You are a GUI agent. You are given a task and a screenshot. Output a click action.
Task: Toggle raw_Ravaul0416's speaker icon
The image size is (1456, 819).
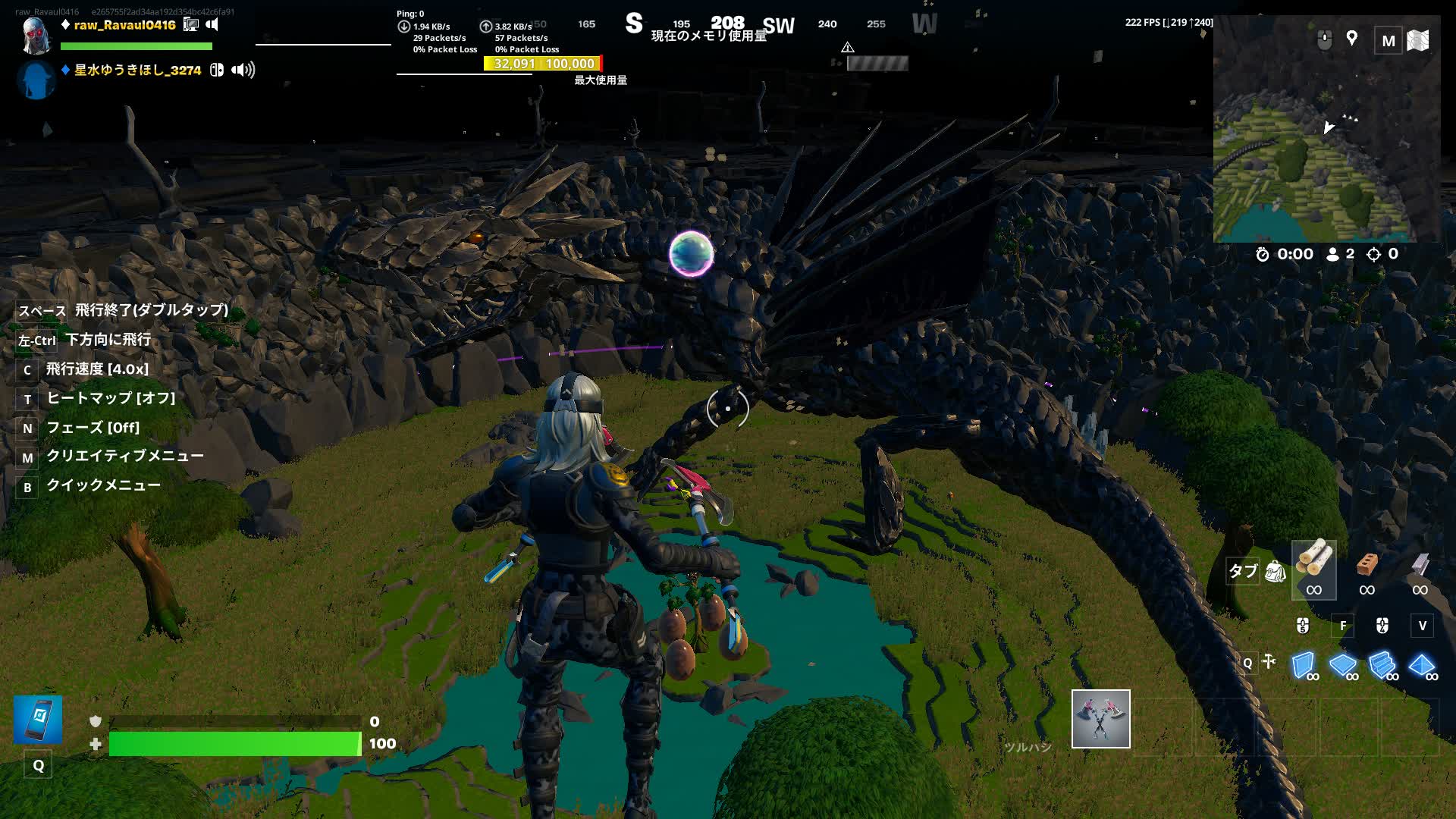coord(212,25)
